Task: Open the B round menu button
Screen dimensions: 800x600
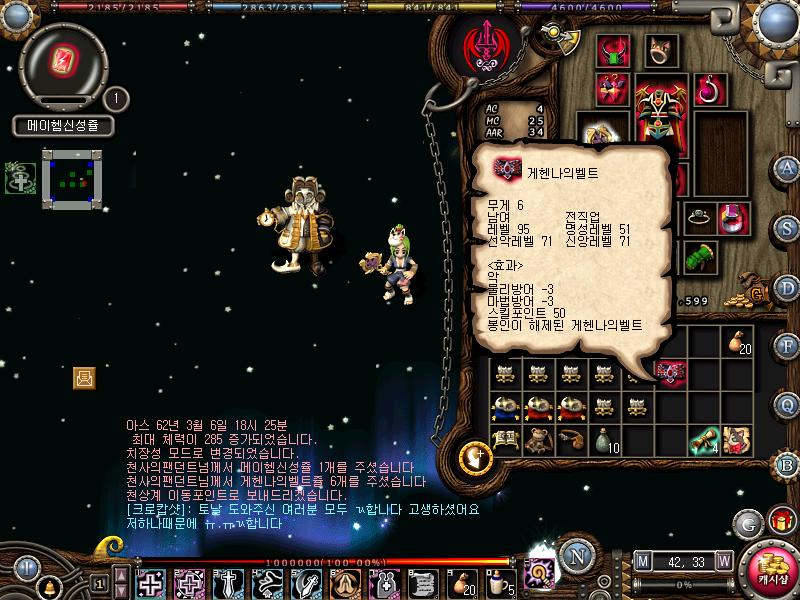Action: (788, 463)
